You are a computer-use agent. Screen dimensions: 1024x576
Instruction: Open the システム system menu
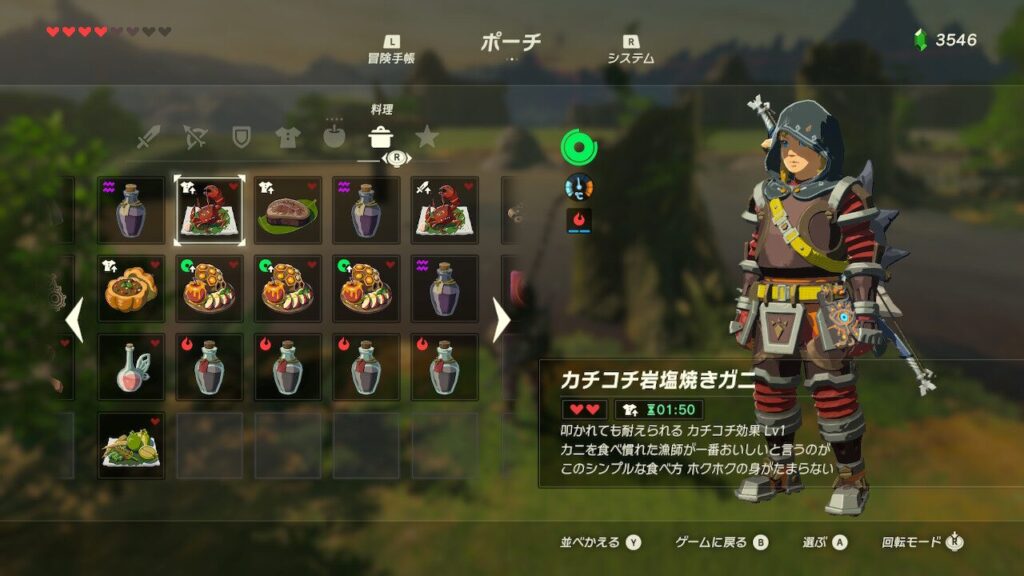coord(630,51)
